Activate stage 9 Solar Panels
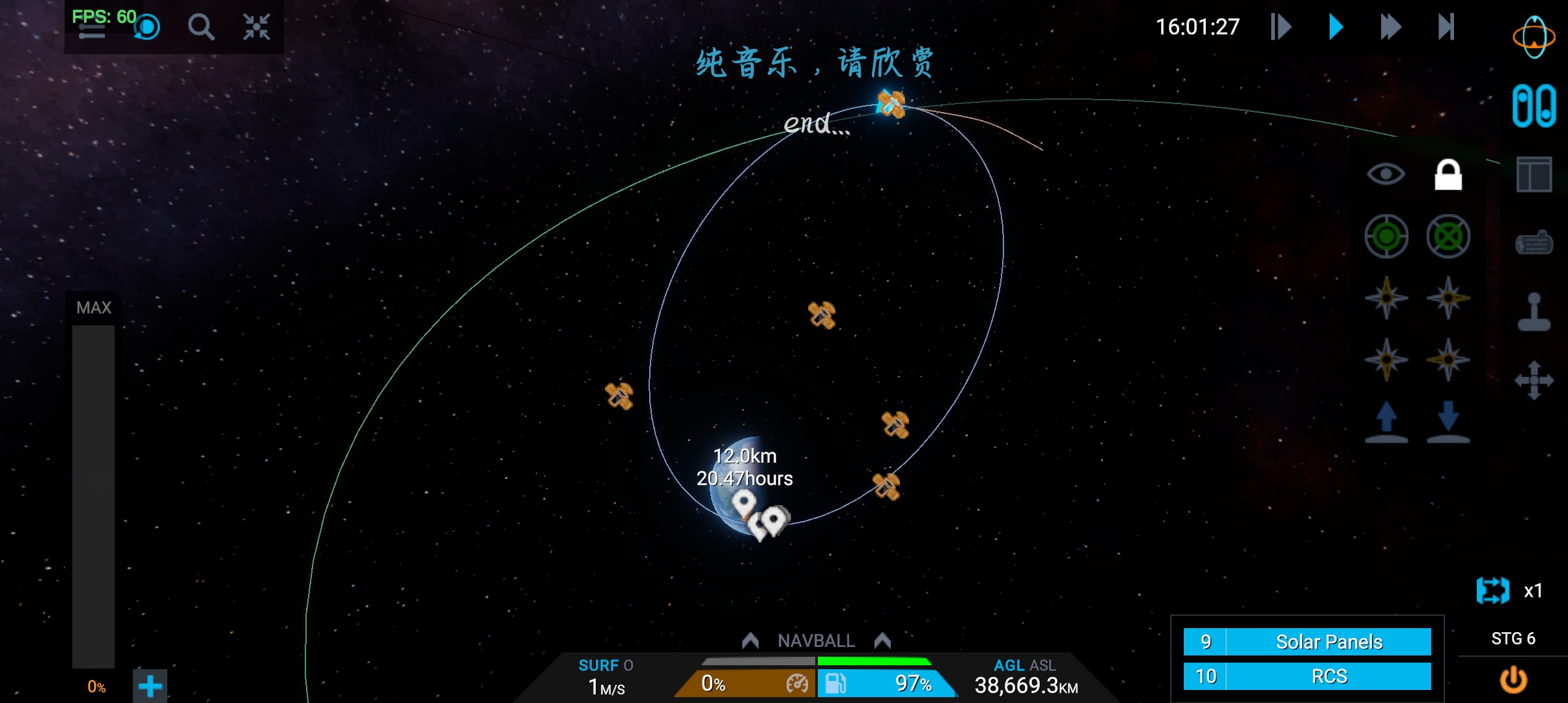The height and width of the screenshot is (703, 1568). pyautogui.click(x=1308, y=642)
